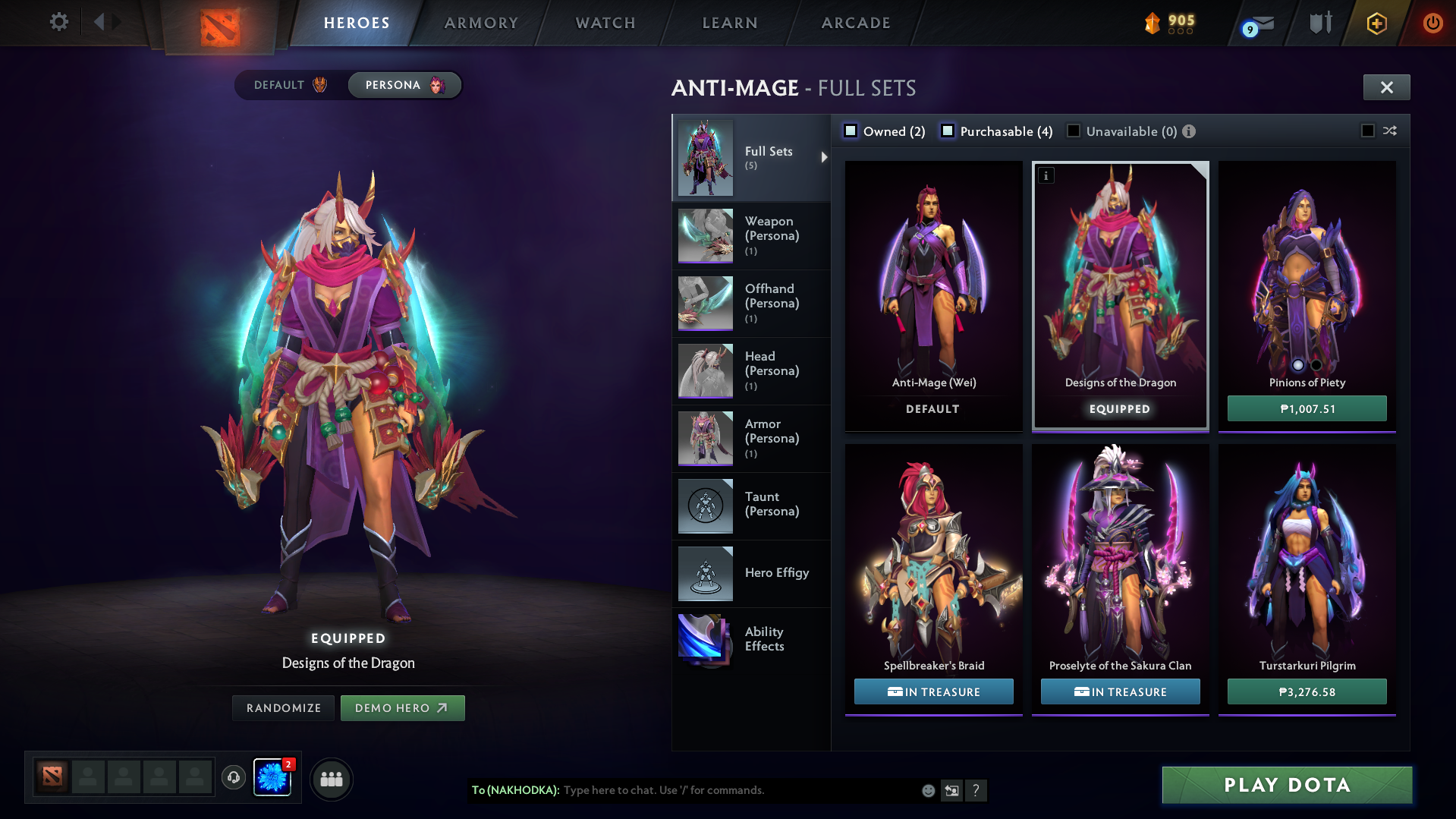Select the Default hero style toggle
This screenshot has width=1456, height=819.
[x=291, y=85]
